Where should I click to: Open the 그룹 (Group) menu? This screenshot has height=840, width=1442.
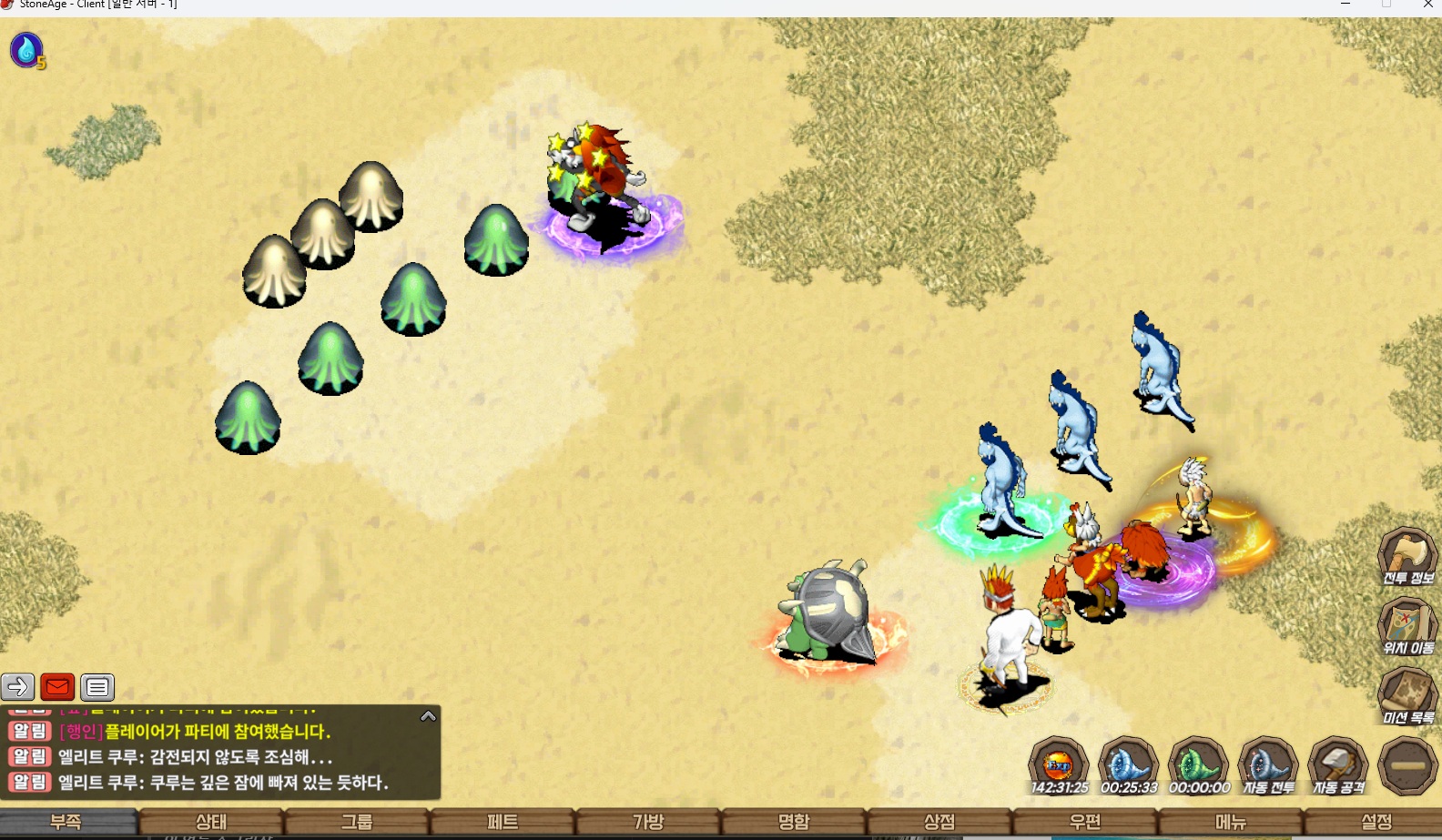click(x=357, y=822)
